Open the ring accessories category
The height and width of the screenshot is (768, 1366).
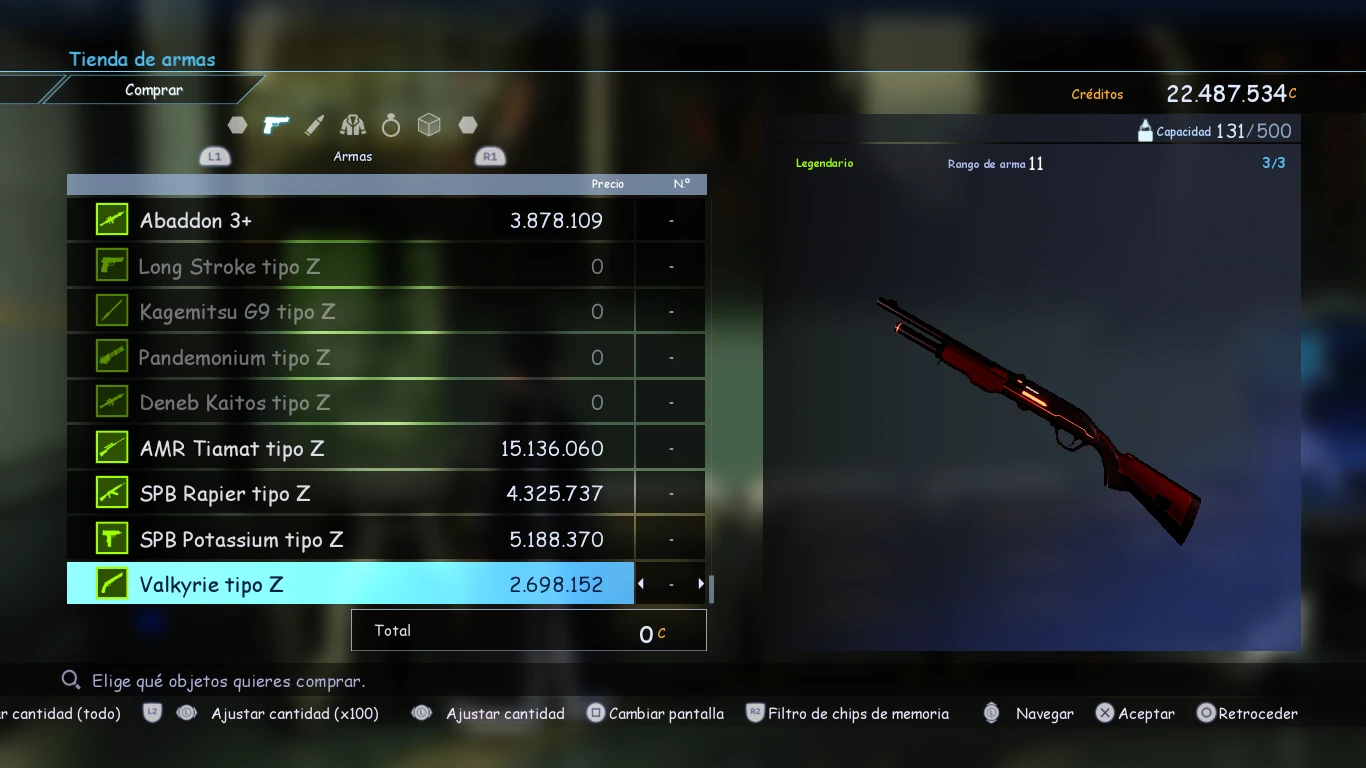391,125
